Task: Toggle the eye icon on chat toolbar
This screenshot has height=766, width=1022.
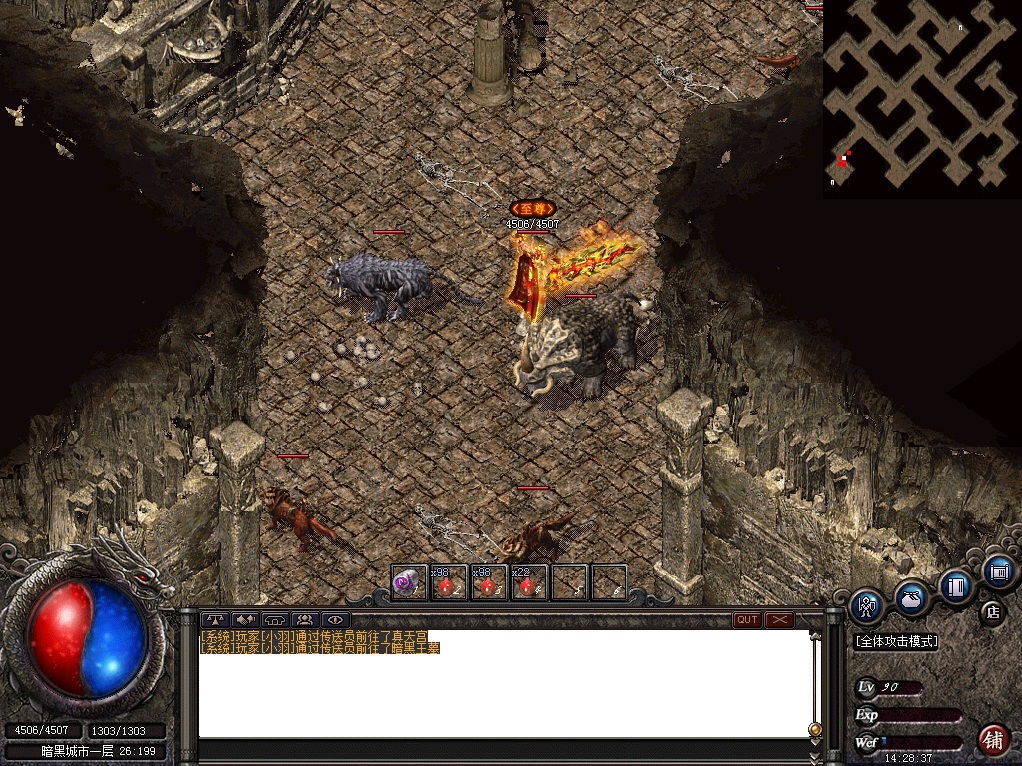Action: (333, 620)
